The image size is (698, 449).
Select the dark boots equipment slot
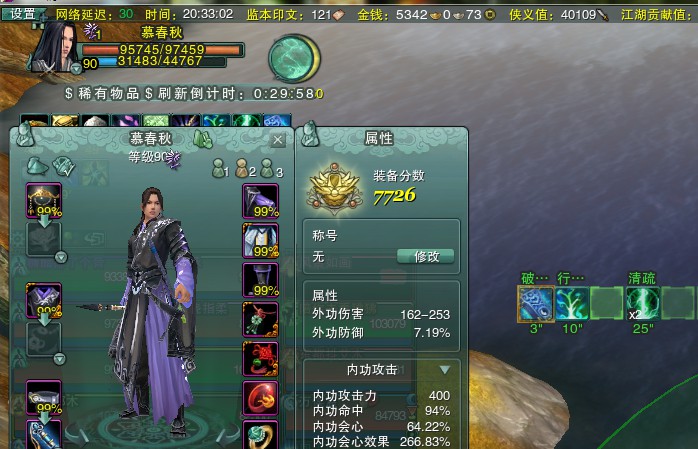point(261,280)
